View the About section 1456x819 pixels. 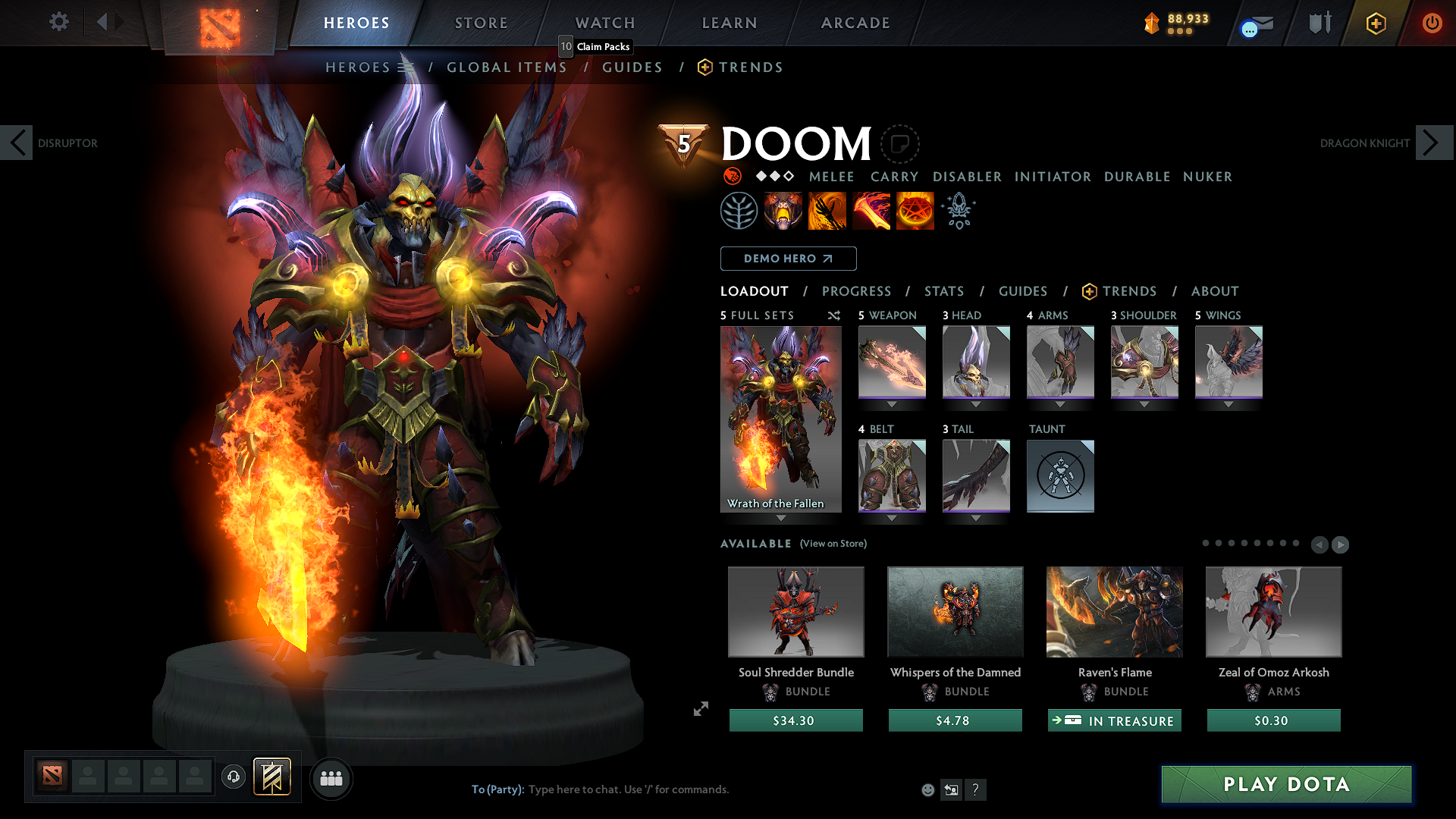tap(1214, 291)
